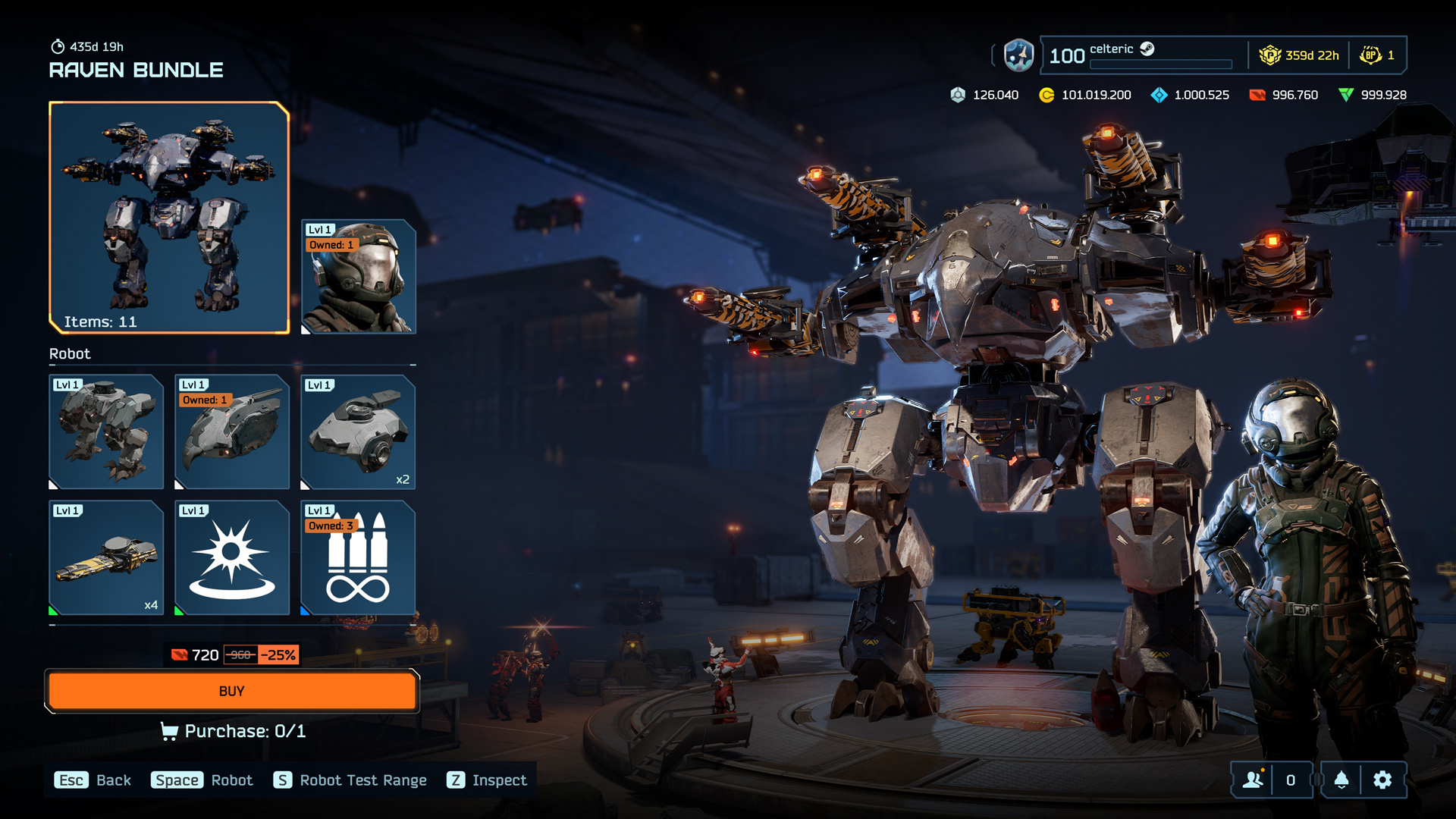Select the Raven robot bundle thumbnail

tap(169, 218)
